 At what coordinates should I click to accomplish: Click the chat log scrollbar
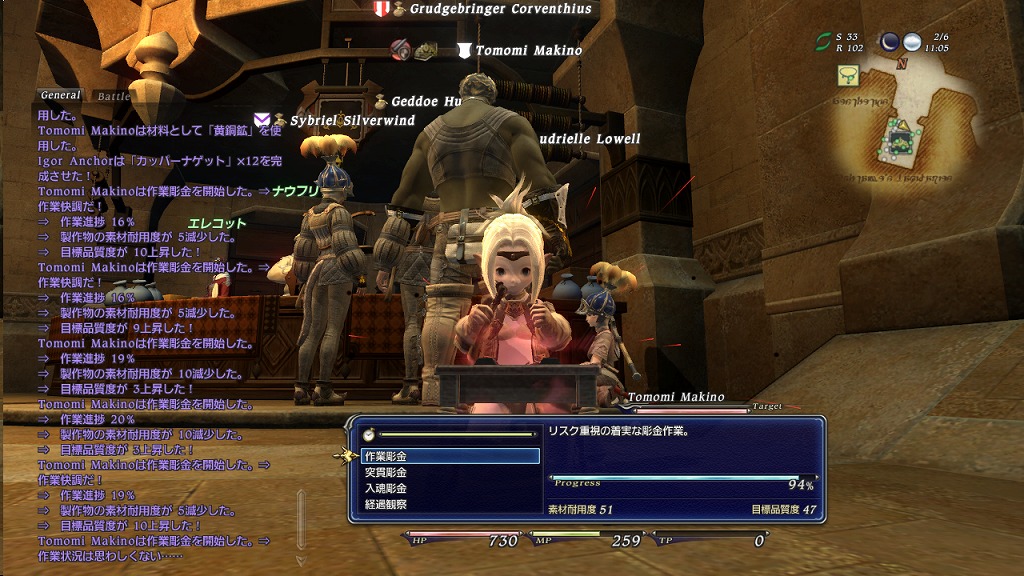(x=301, y=520)
